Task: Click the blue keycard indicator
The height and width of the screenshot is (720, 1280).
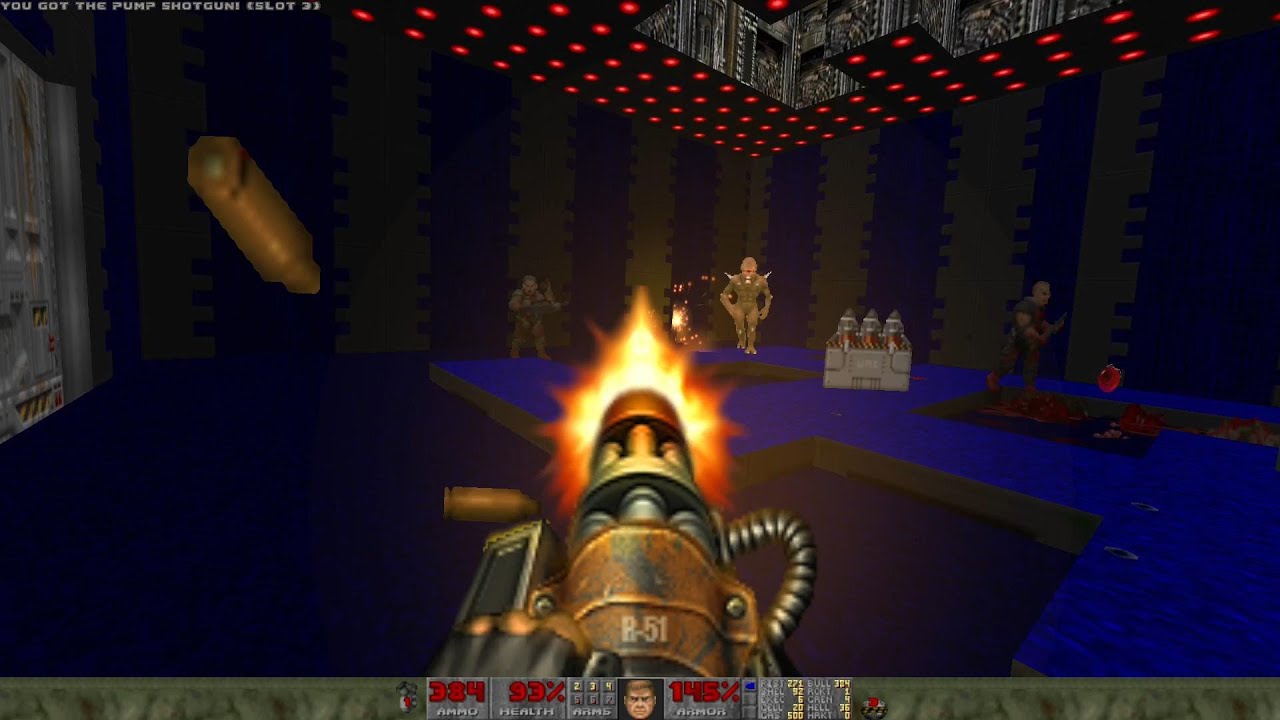Action: pyautogui.click(x=751, y=685)
